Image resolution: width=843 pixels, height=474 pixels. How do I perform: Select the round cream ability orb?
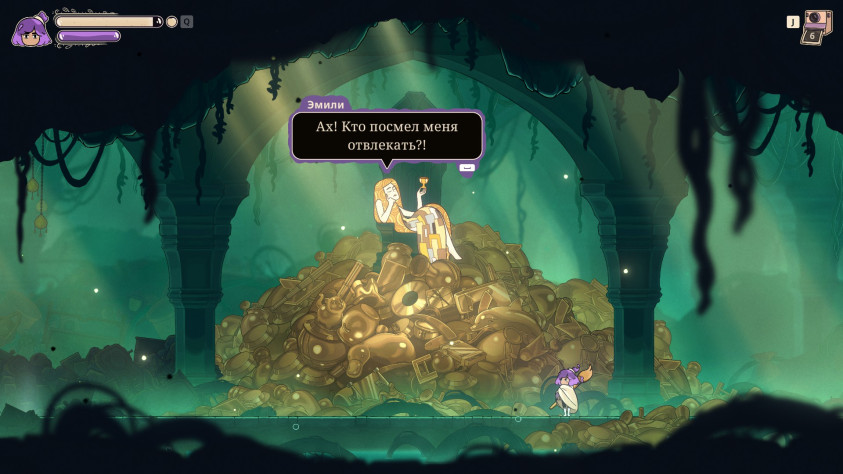pyautogui.click(x=172, y=22)
